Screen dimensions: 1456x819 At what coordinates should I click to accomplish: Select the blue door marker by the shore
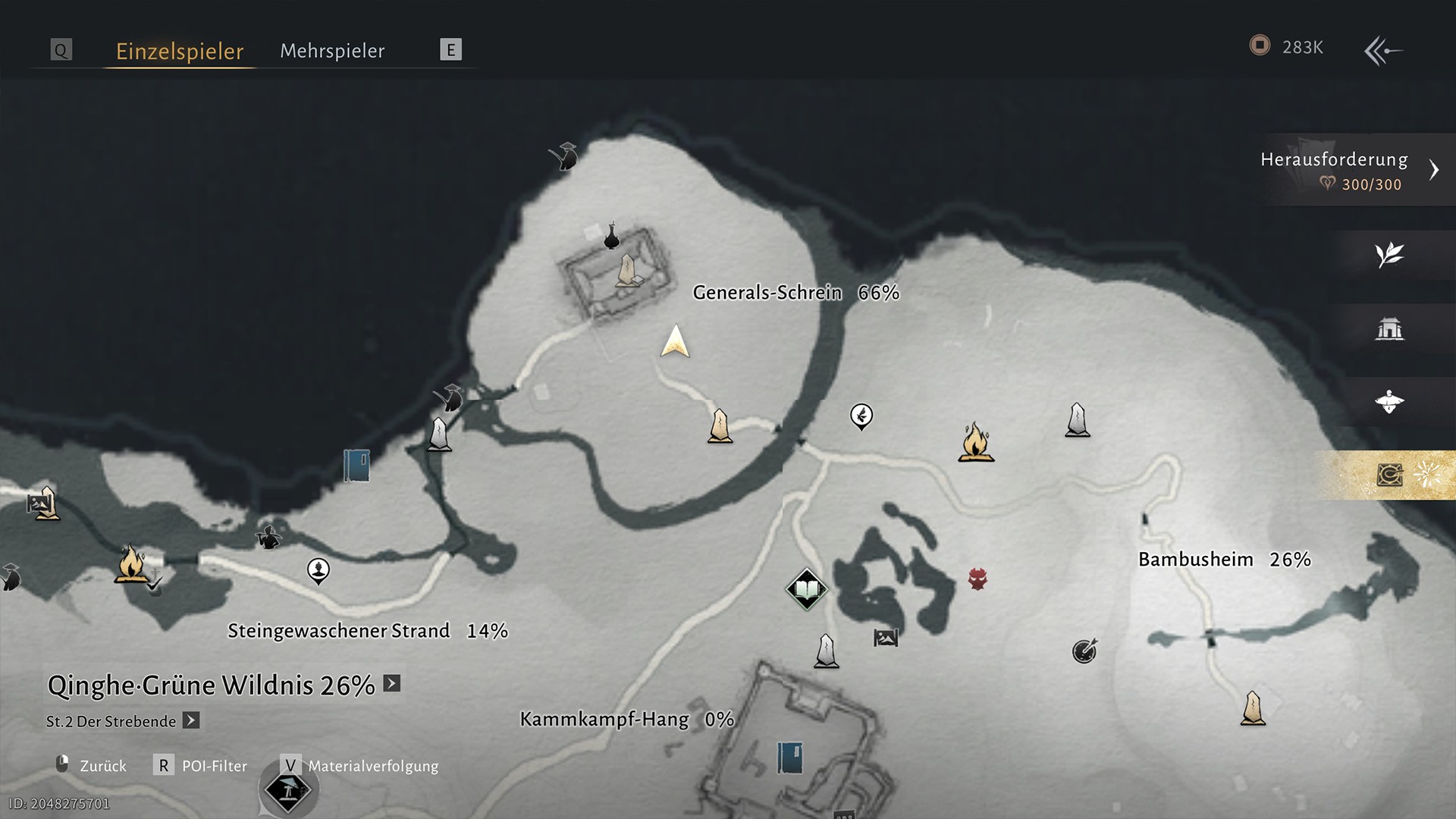356,466
